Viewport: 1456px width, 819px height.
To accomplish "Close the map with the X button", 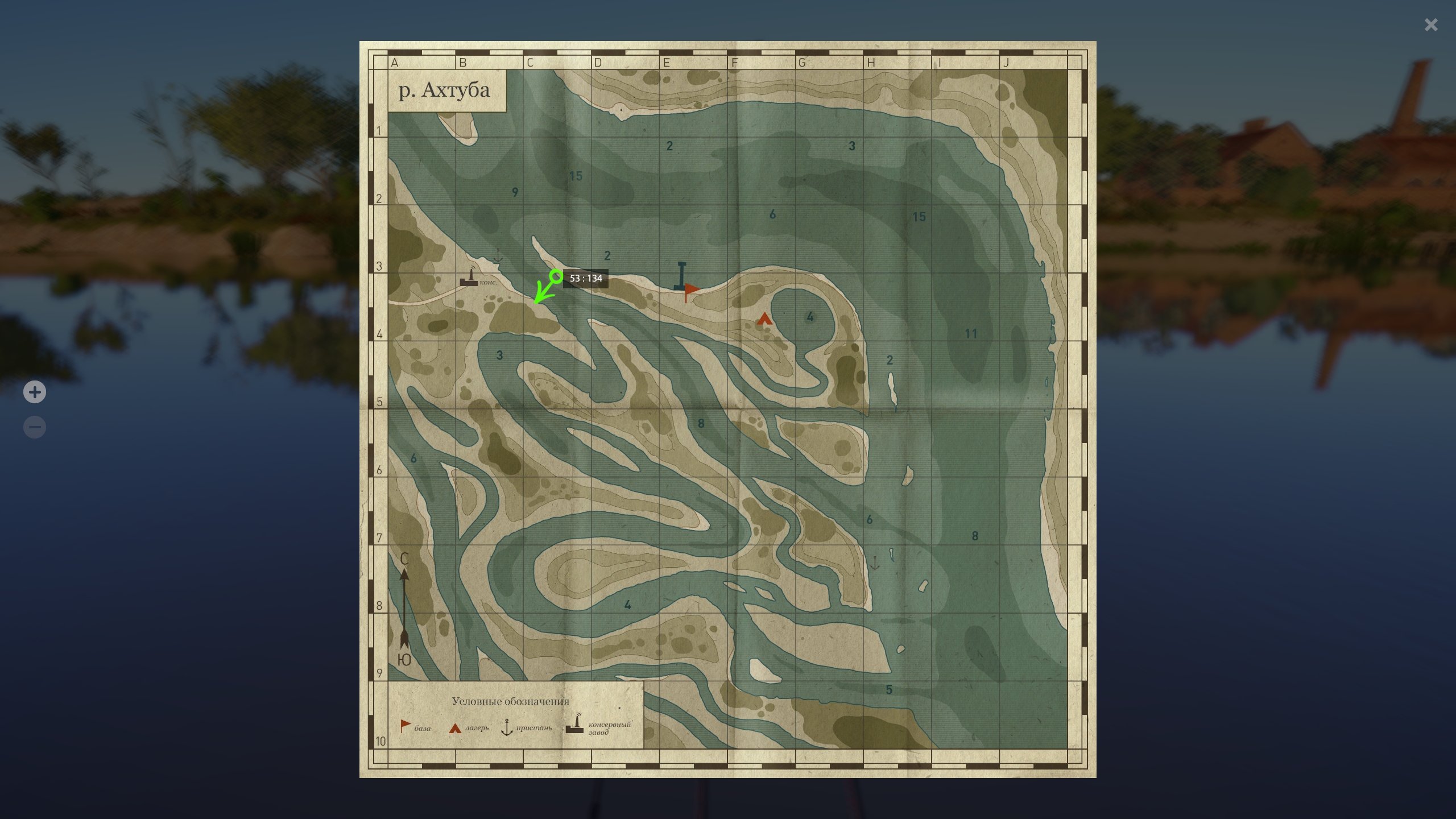I will point(1431,24).
